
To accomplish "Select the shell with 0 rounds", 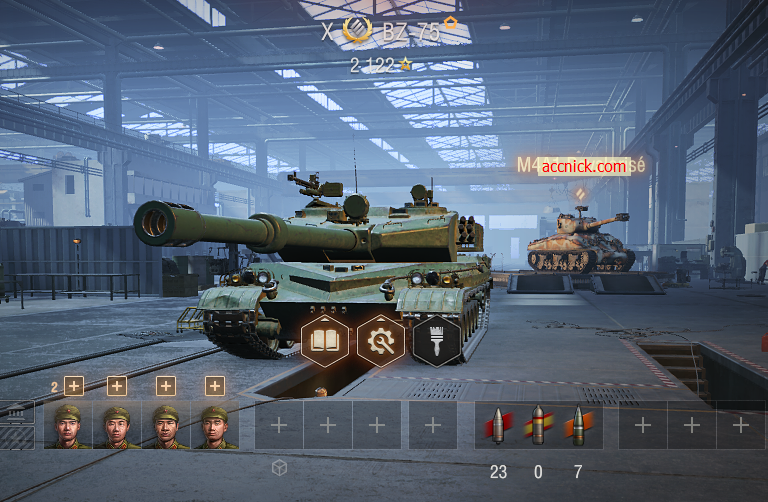I will [x=537, y=425].
